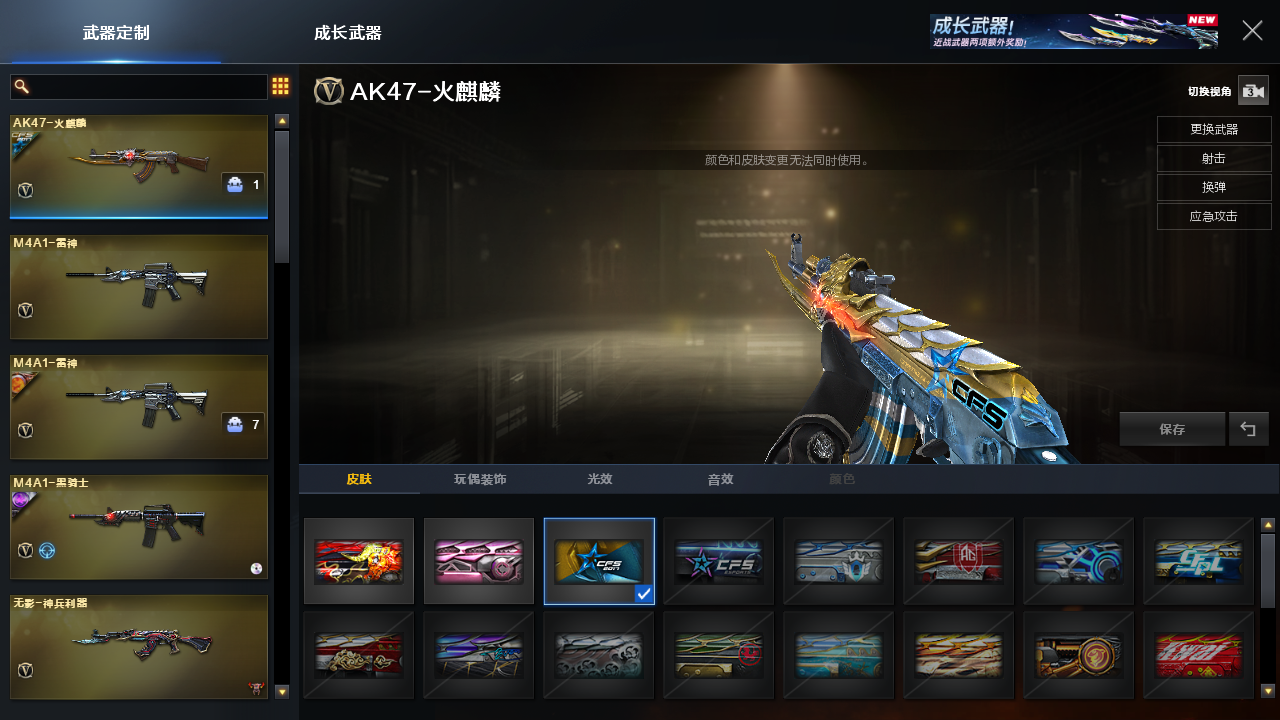Click the undo arrow next to 保存

tap(1248, 429)
